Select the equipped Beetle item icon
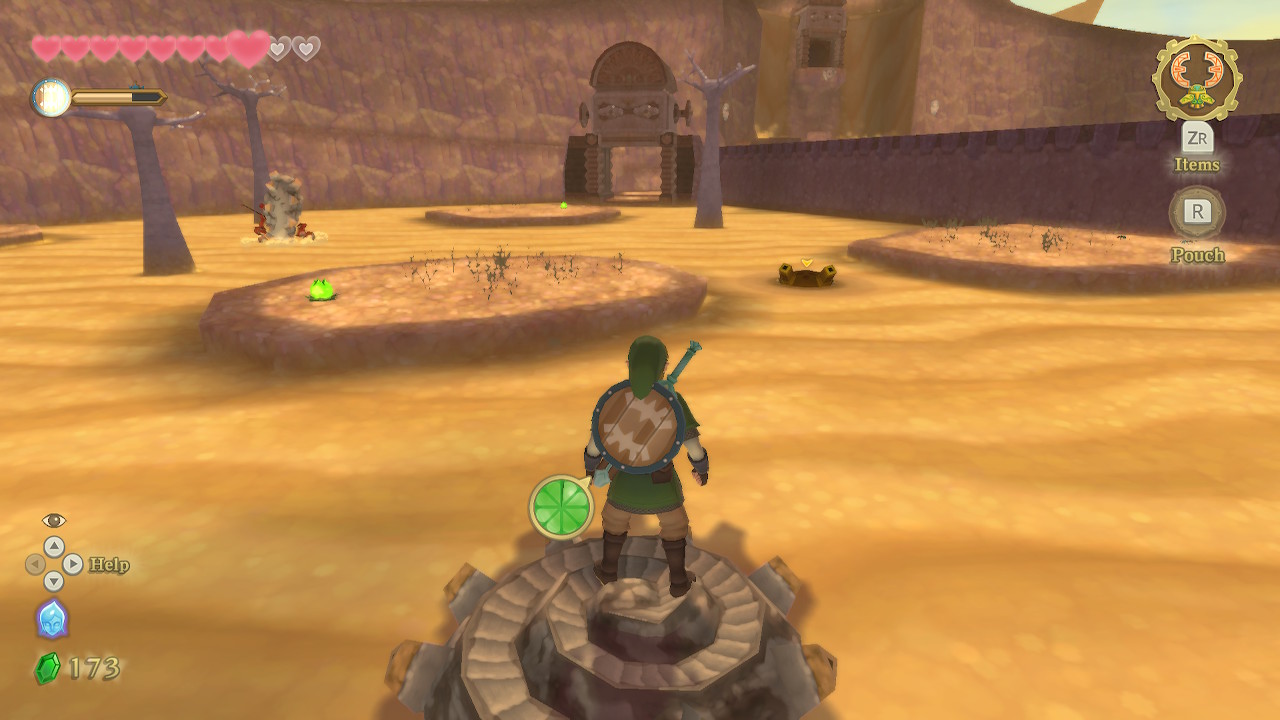 [x=1196, y=80]
